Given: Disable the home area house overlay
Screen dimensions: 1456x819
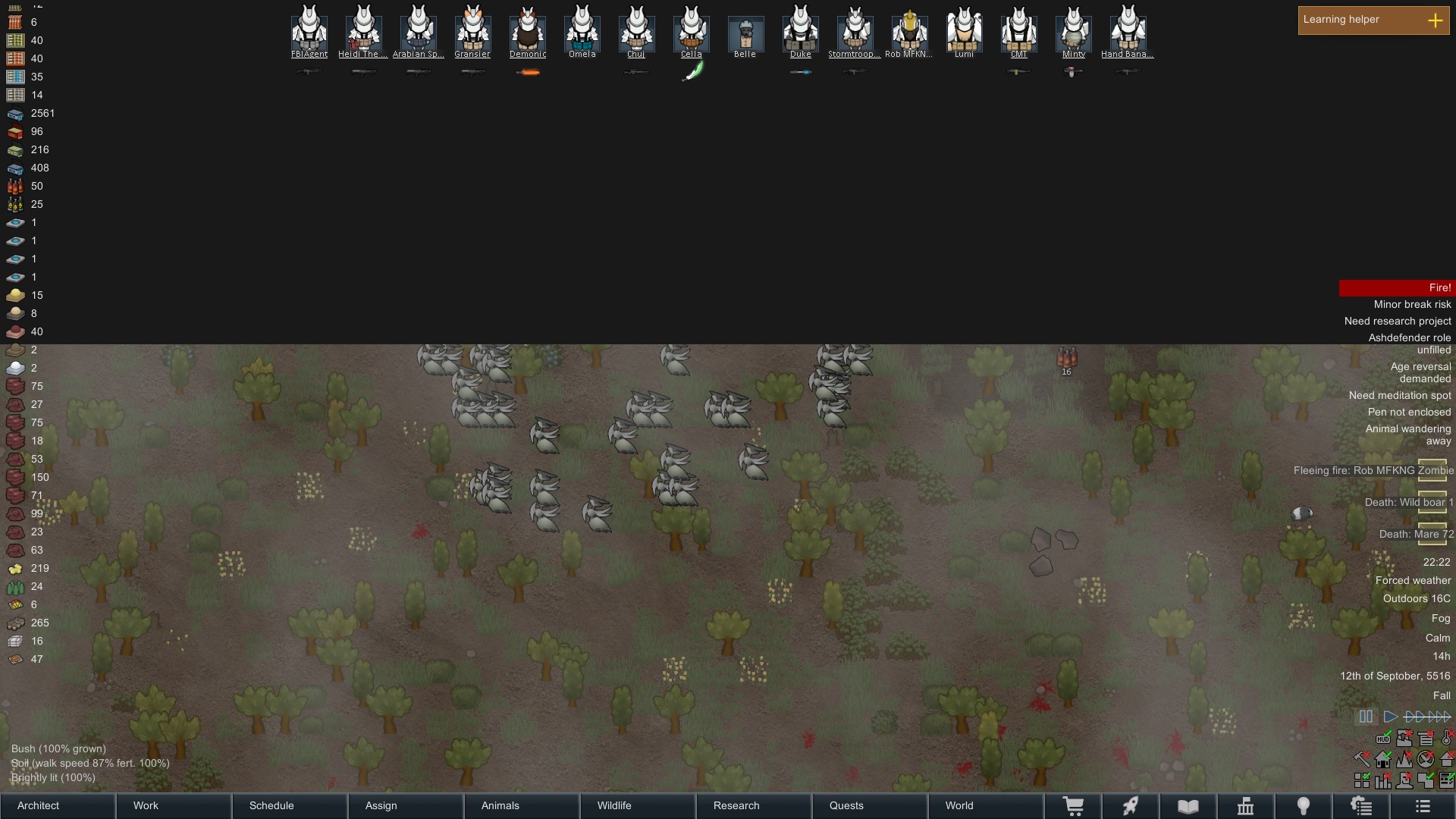Looking at the screenshot, I should [x=1383, y=760].
